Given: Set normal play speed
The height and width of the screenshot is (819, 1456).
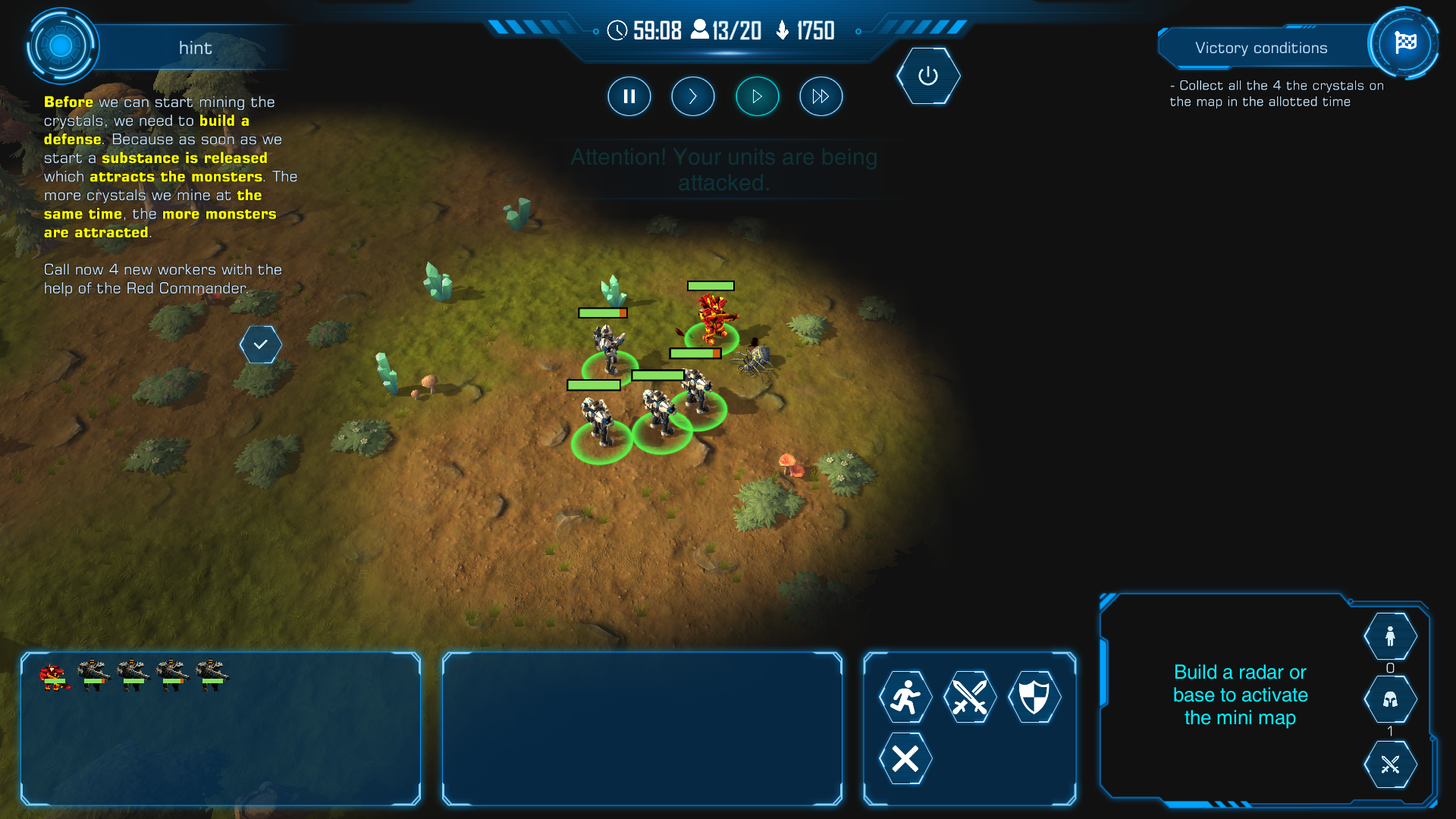Looking at the screenshot, I should pos(757,96).
